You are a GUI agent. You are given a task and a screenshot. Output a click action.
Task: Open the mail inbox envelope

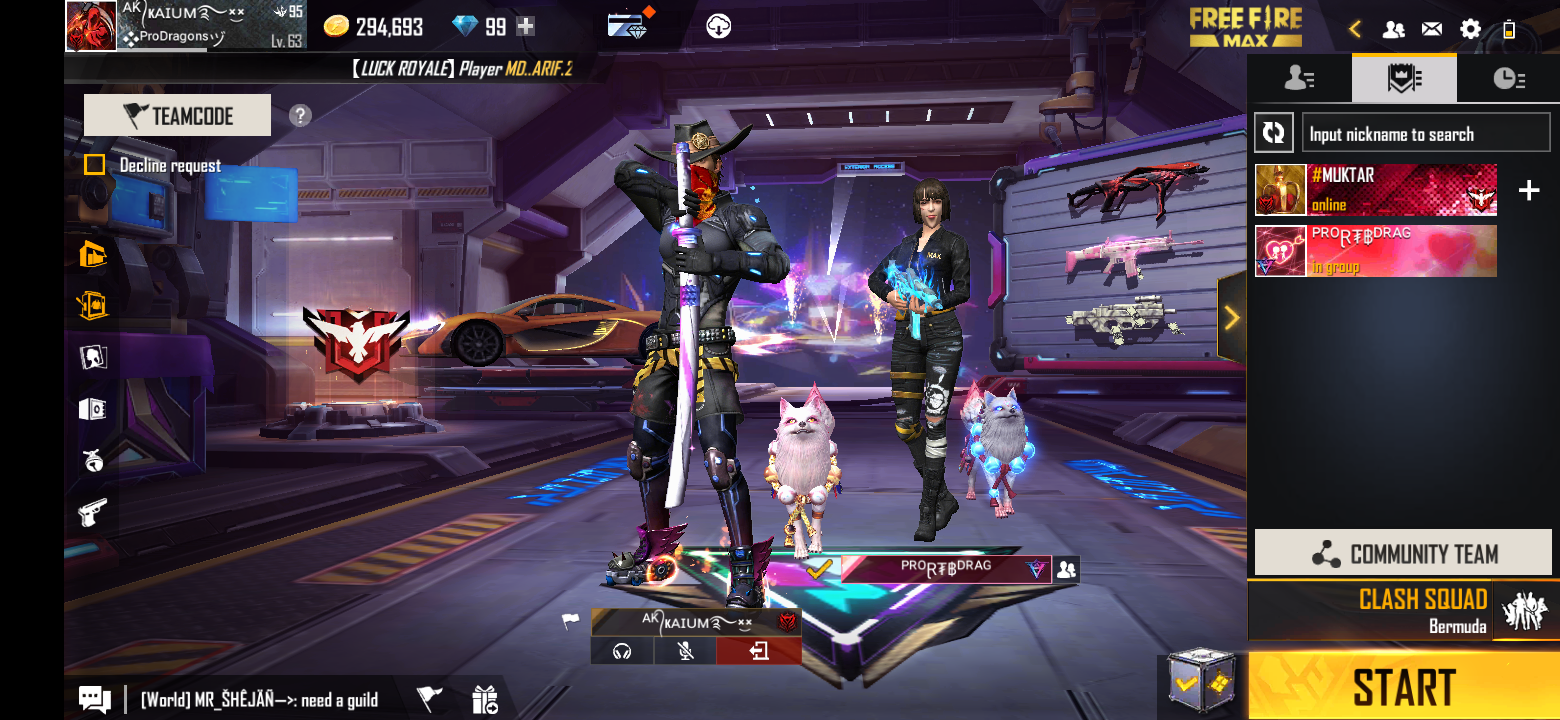tap(1432, 29)
